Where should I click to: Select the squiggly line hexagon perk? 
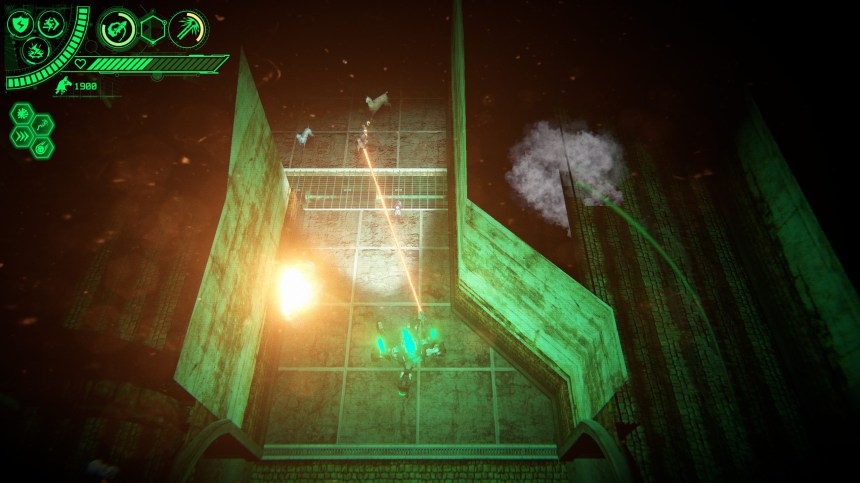tap(41, 123)
